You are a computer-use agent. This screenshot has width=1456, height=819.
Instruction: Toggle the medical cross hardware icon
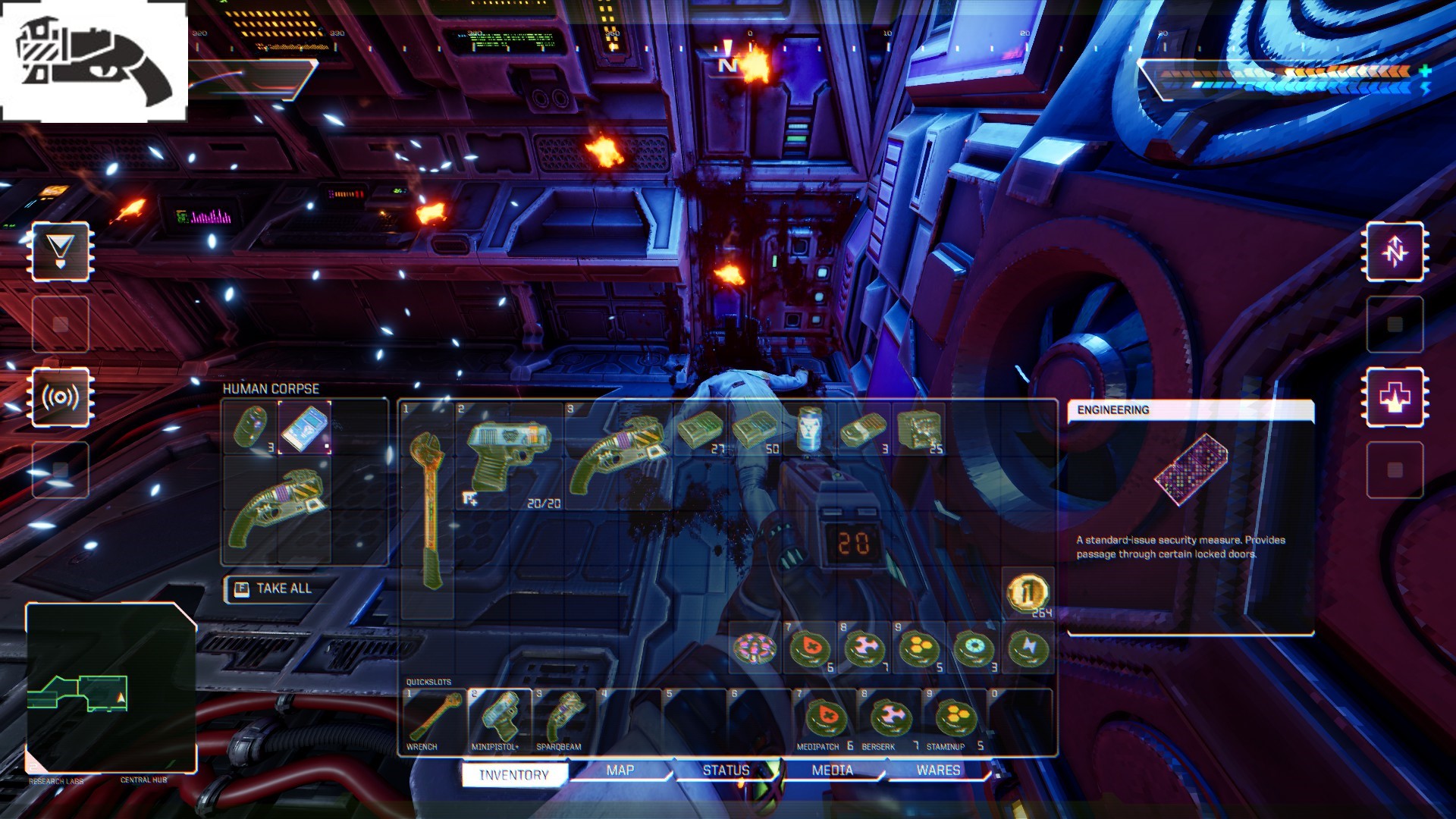(1395, 397)
